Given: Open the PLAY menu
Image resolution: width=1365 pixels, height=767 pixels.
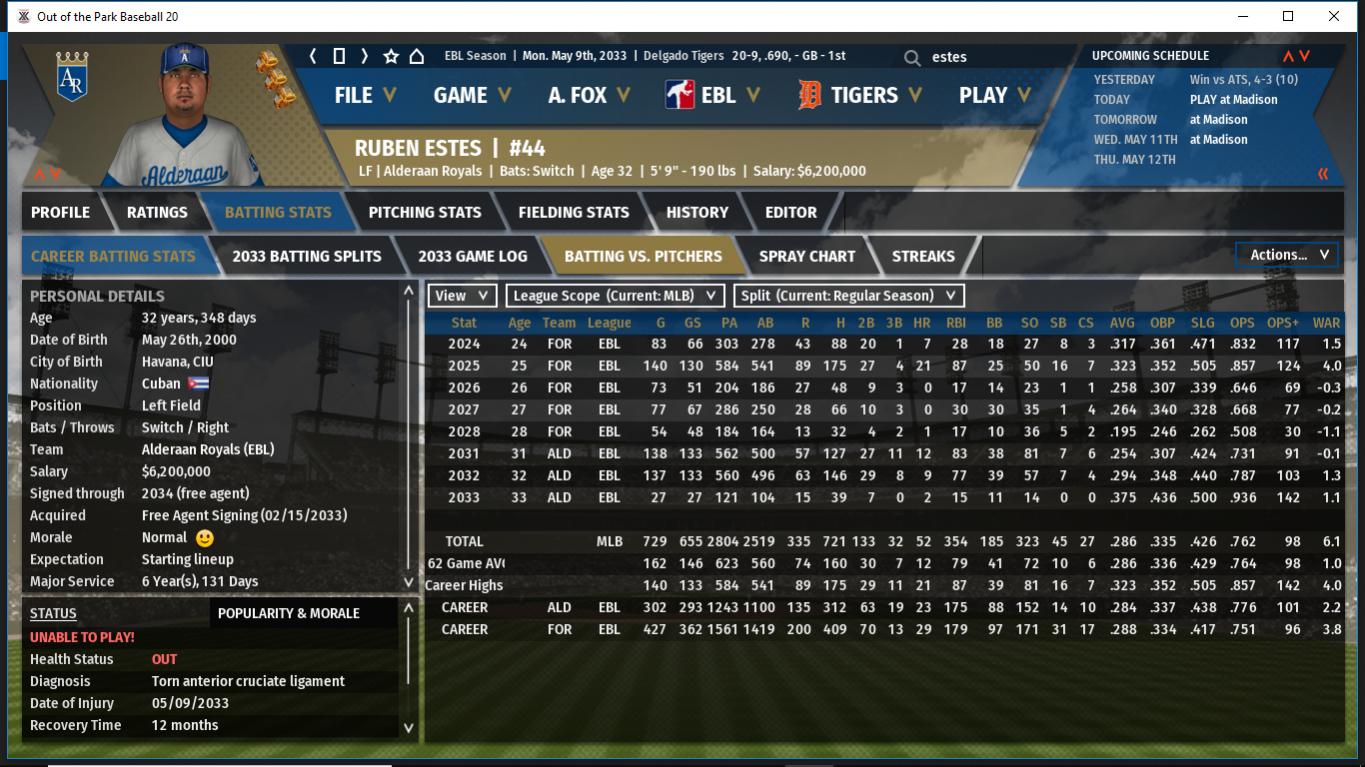Looking at the screenshot, I should pos(994,95).
